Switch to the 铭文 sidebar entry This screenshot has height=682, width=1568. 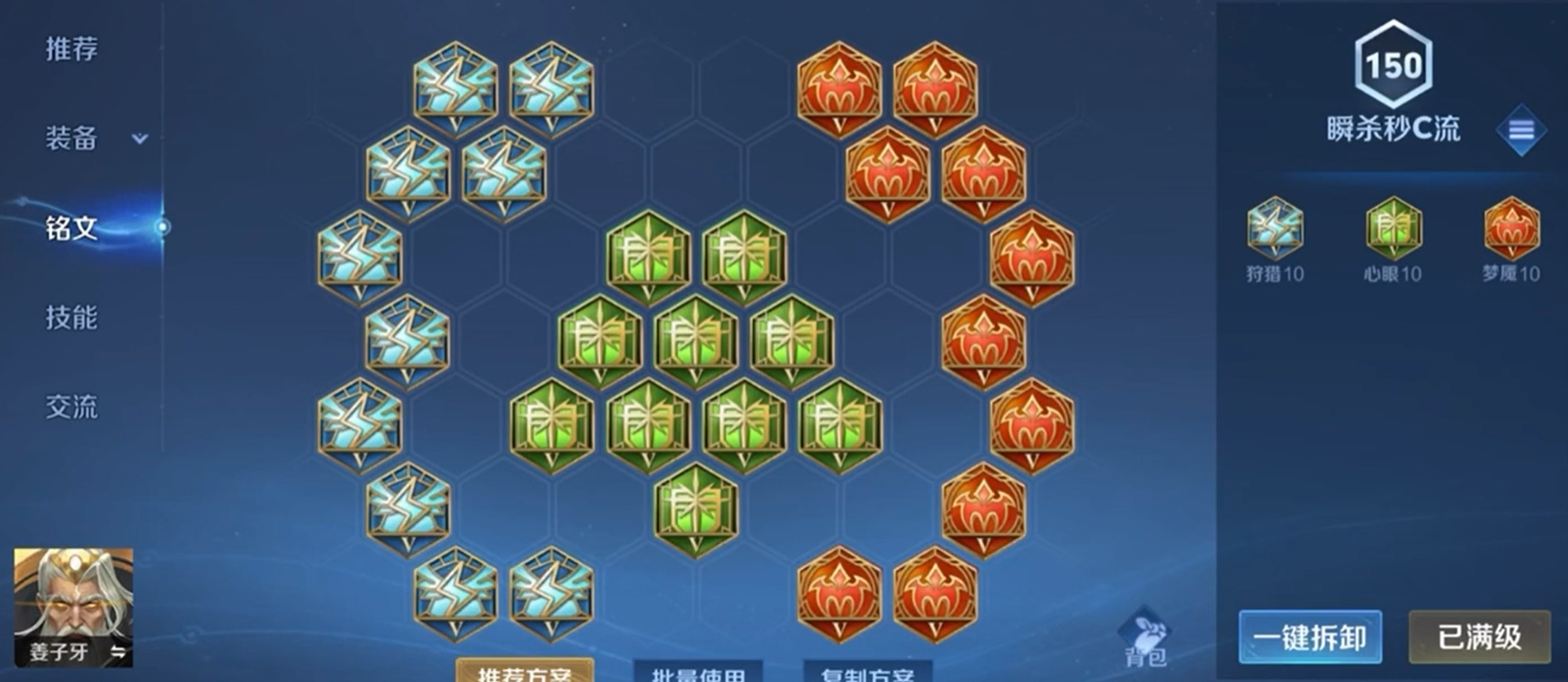pos(68,230)
